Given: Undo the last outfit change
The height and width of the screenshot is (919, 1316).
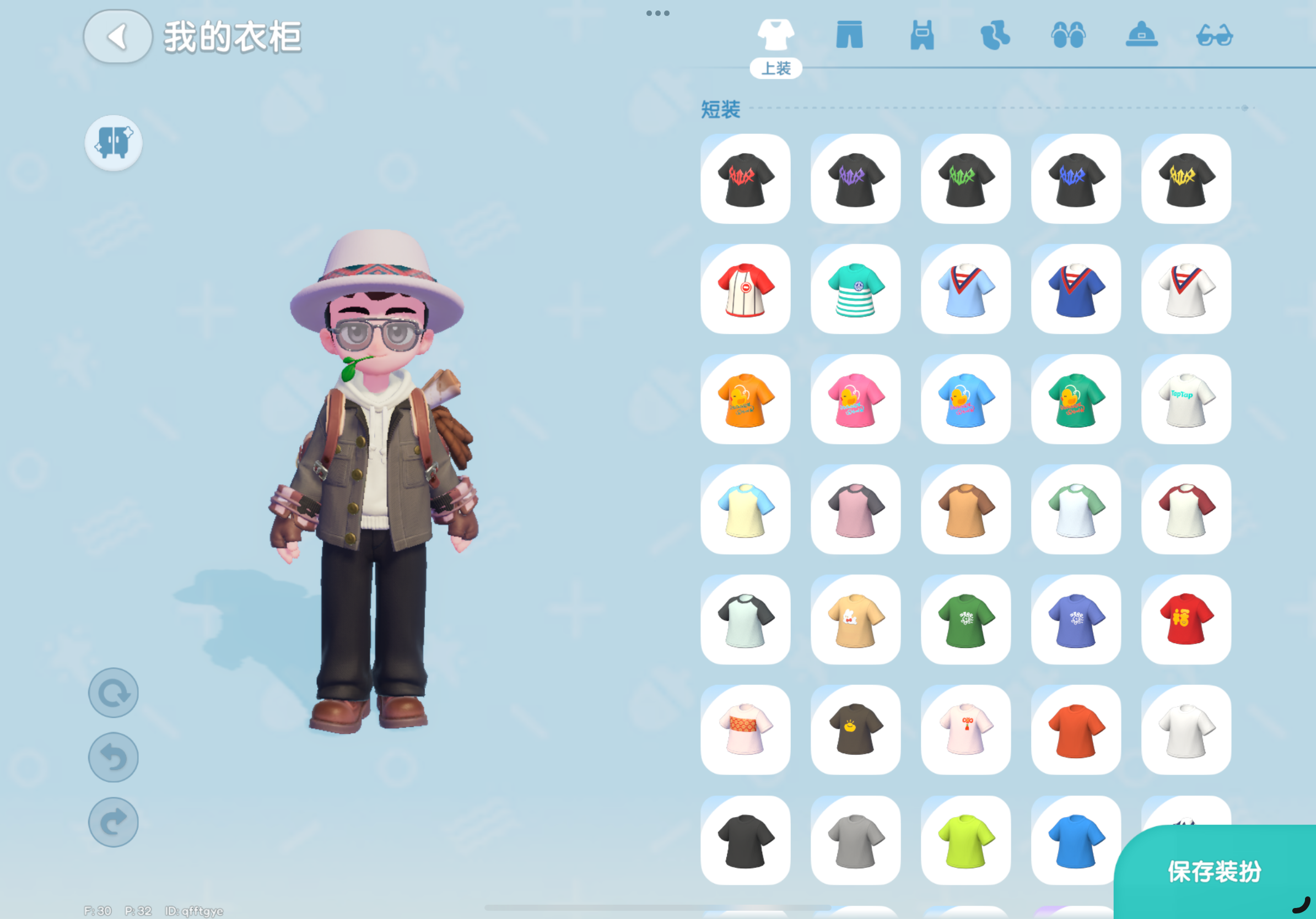Looking at the screenshot, I should [113, 757].
